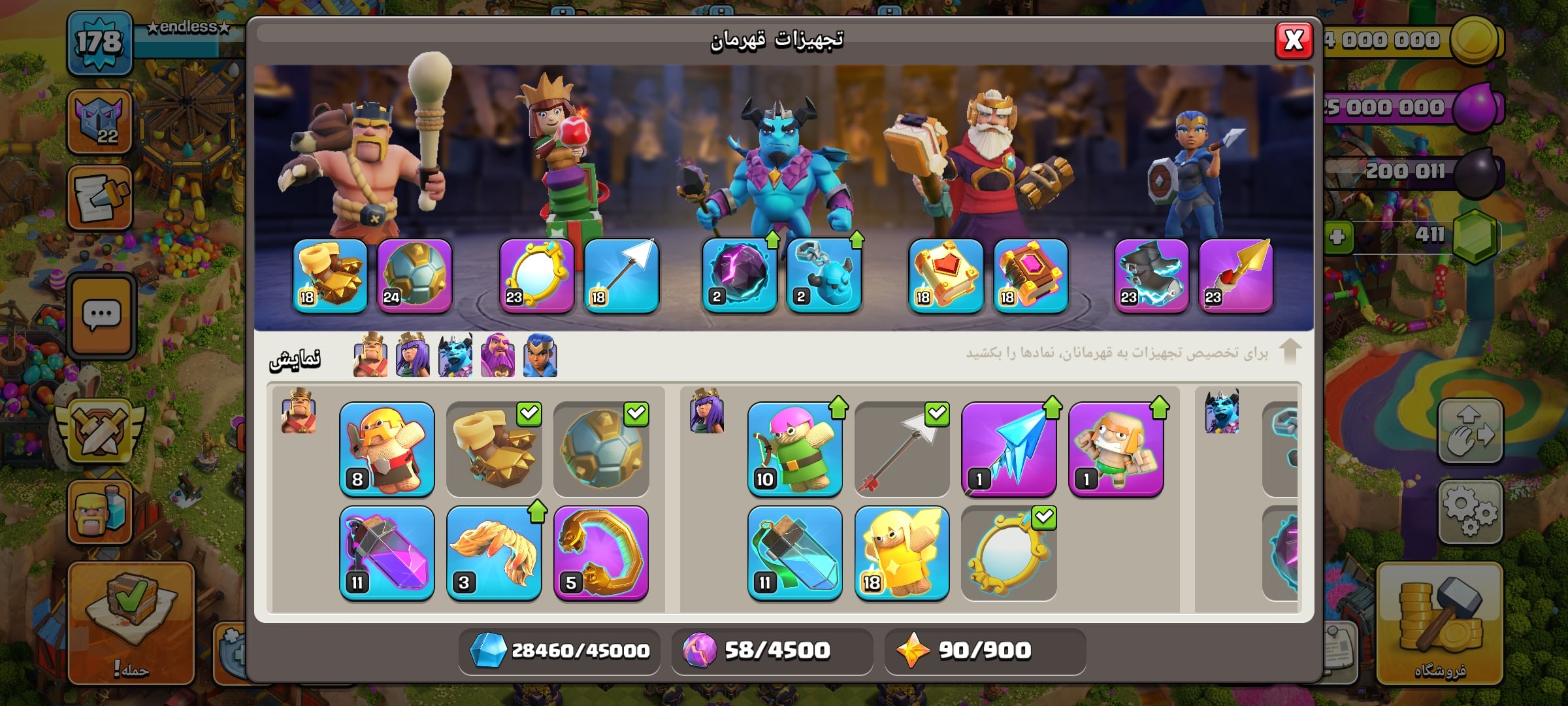Image resolution: width=1568 pixels, height=706 pixels.
Task: Select the Barbarian Puppet equipment level 8
Action: pyautogui.click(x=387, y=449)
